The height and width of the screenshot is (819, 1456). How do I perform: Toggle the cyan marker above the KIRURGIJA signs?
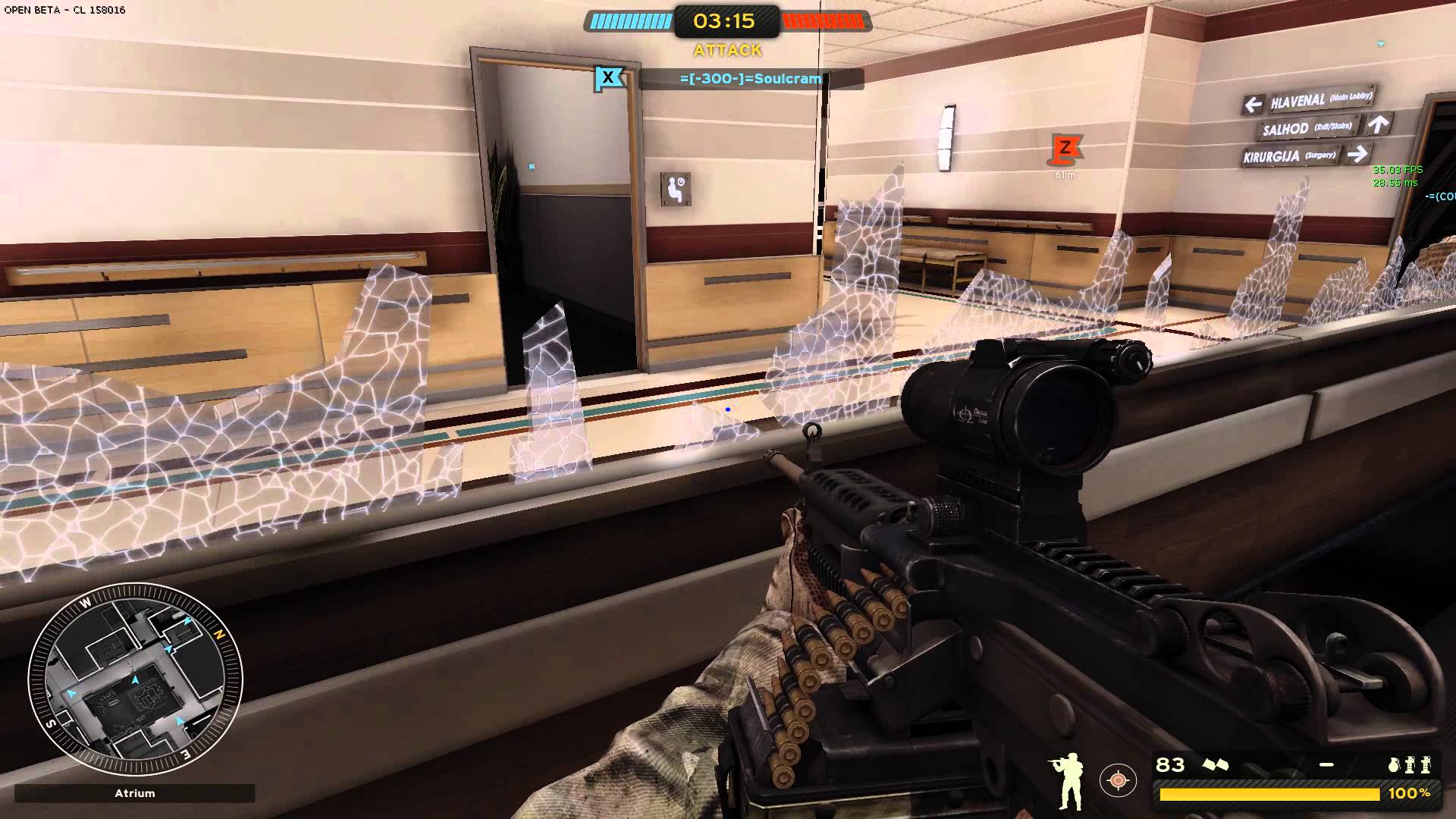[x=1380, y=43]
